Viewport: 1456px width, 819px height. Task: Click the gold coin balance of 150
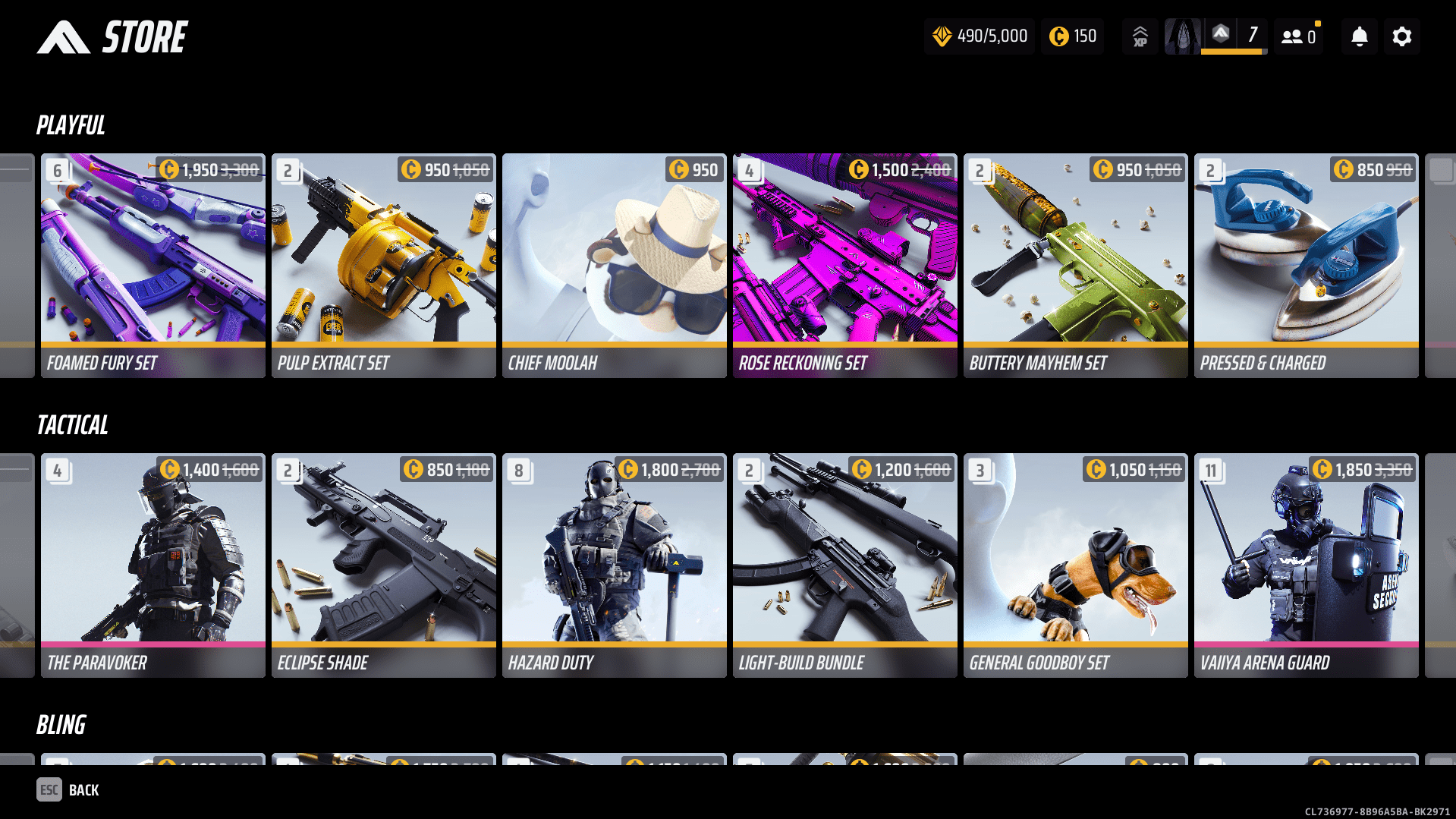pos(1072,36)
